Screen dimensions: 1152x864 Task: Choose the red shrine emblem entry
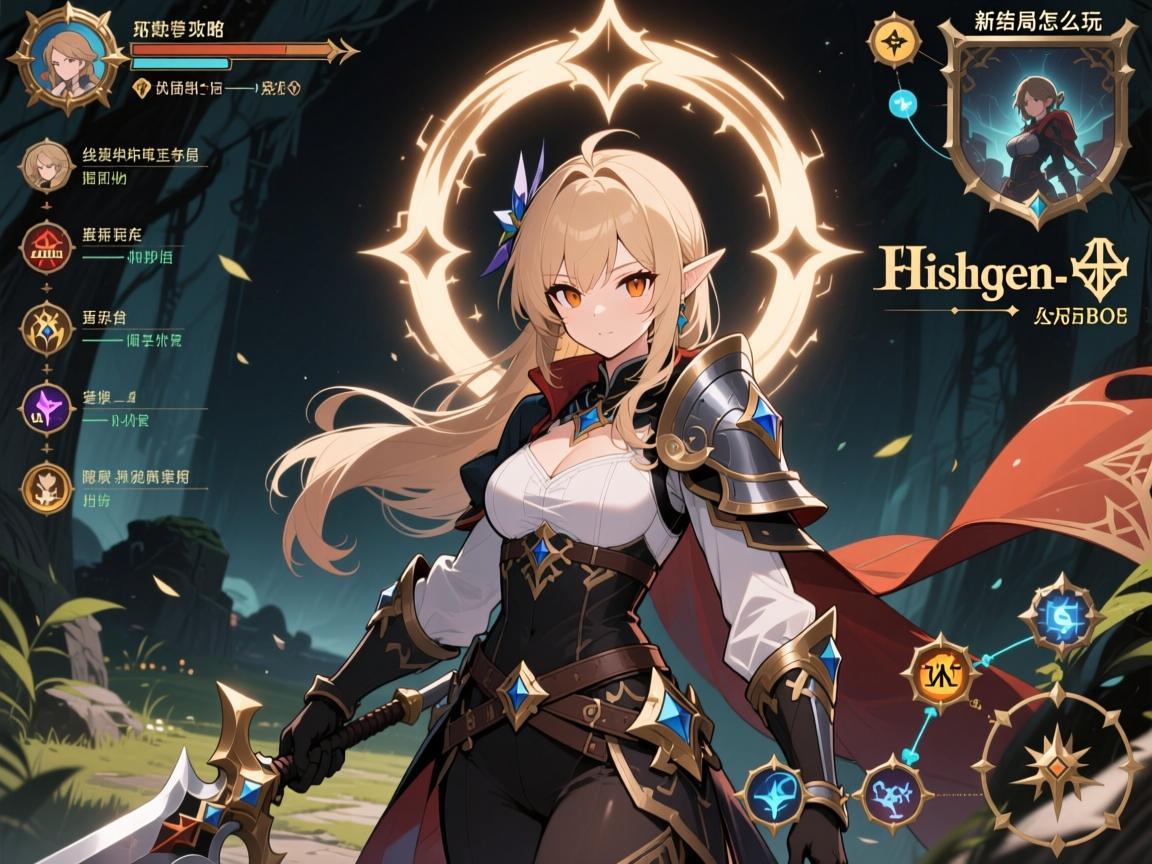pos(46,248)
